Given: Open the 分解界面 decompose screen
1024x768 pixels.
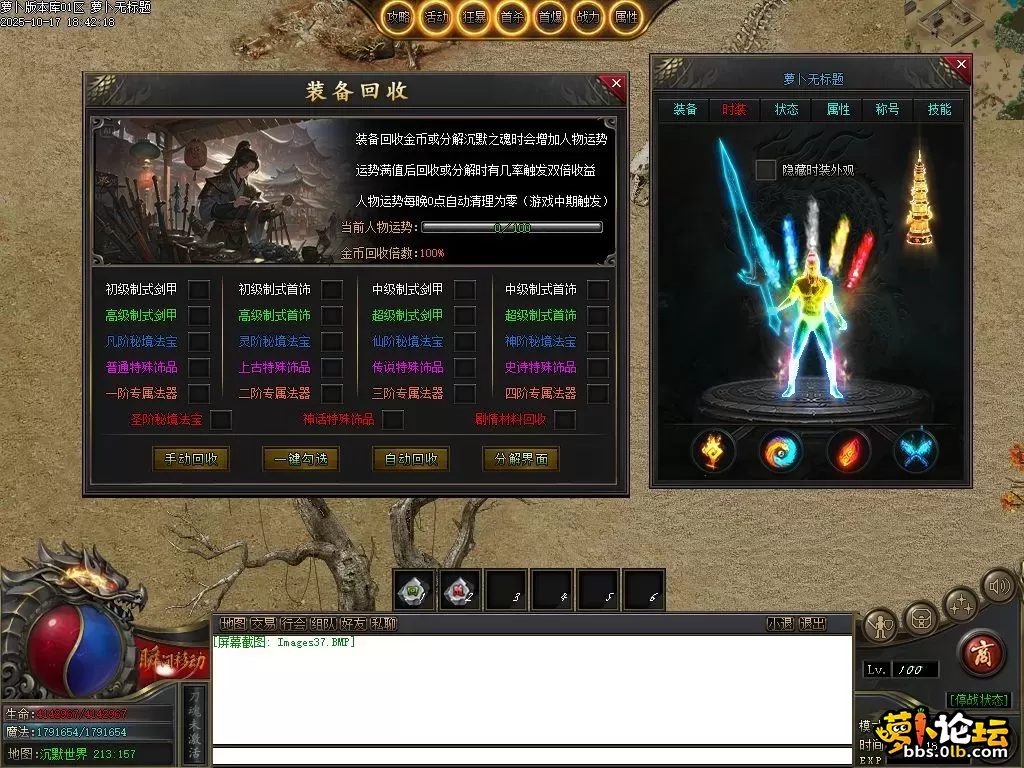Looking at the screenshot, I should click(x=520, y=459).
